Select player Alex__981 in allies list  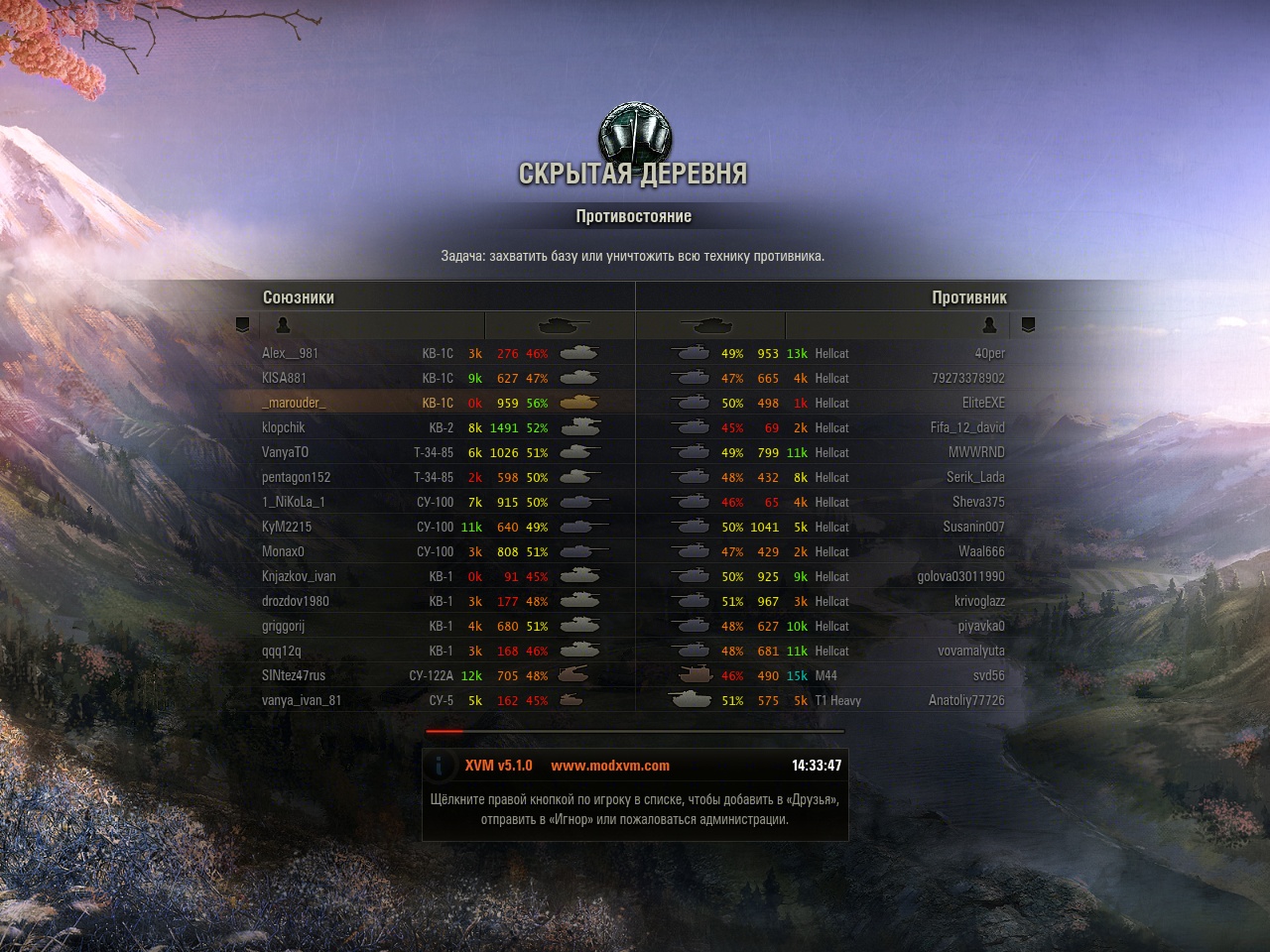pos(291,354)
